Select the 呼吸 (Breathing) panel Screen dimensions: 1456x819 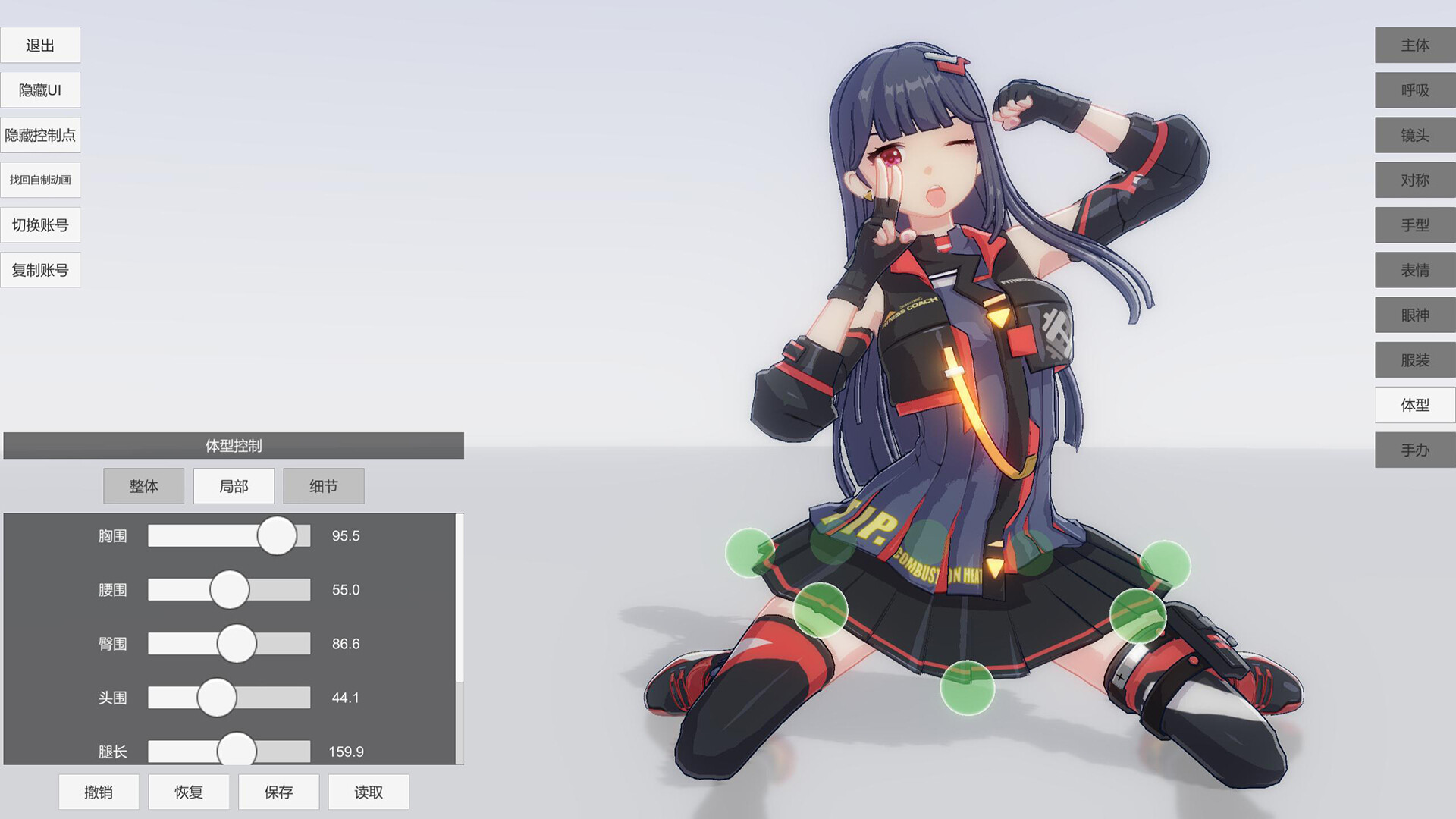(1414, 90)
